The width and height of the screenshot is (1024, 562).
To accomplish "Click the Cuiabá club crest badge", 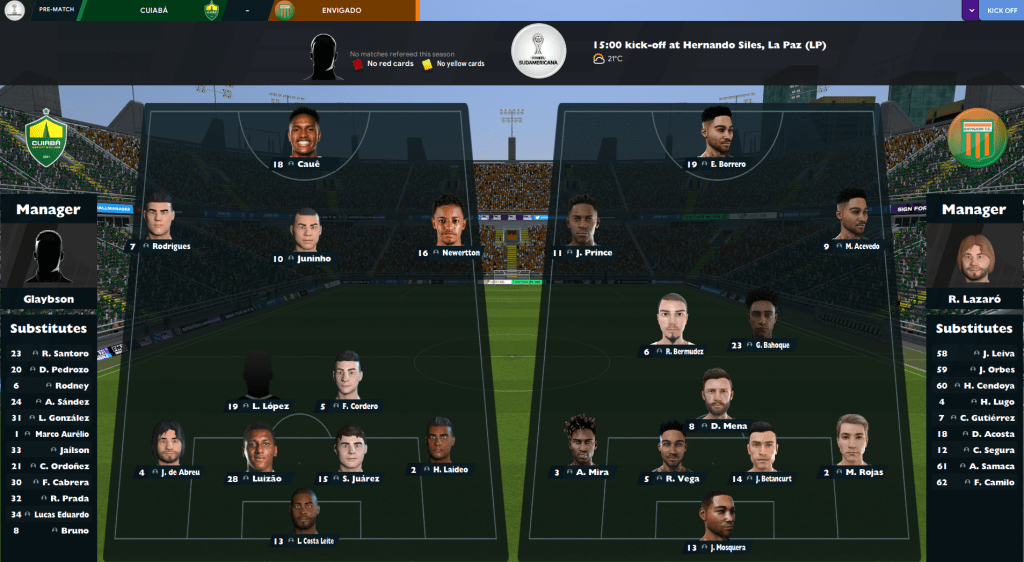I will pyautogui.click(x=44, y=142).
